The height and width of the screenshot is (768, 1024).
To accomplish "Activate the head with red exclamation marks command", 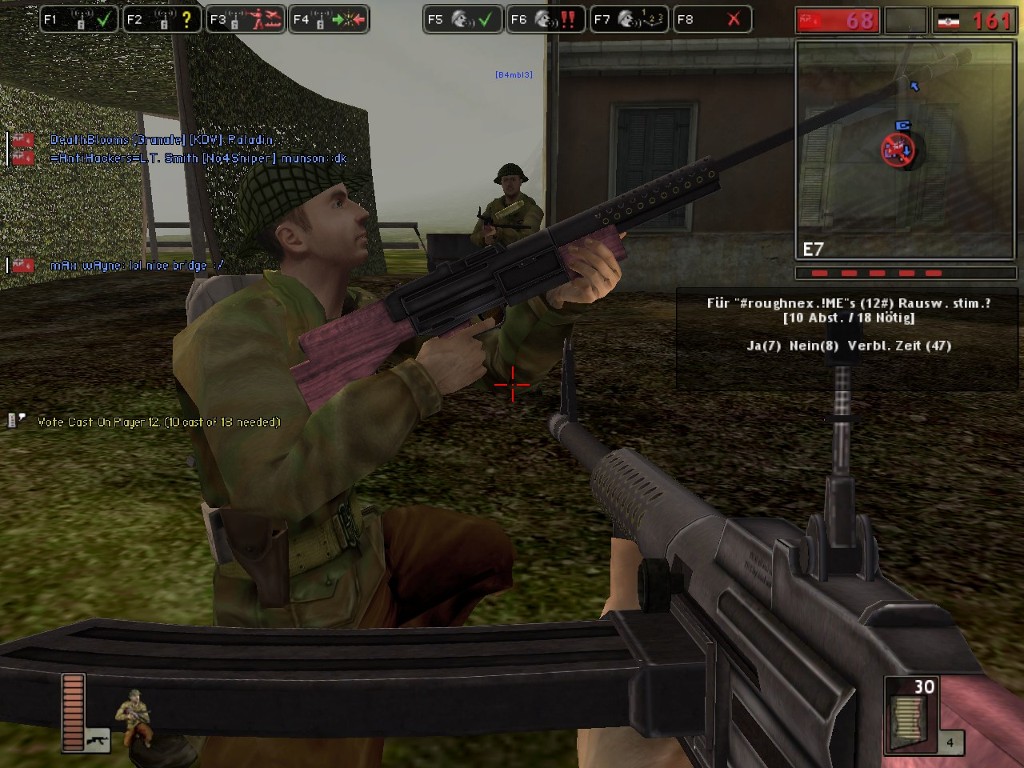I will (545, 19).
